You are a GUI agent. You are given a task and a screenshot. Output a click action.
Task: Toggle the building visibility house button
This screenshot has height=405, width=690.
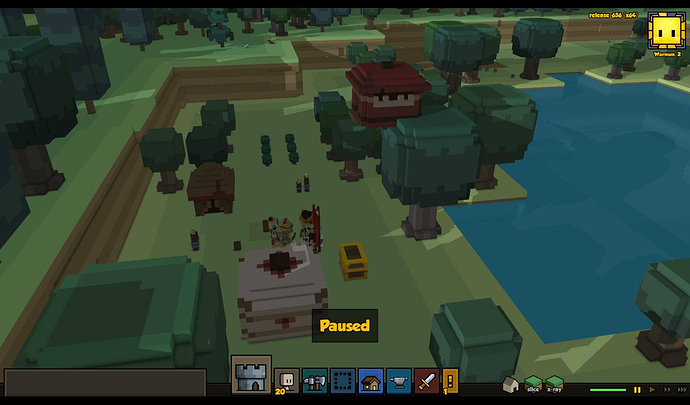[x=510, y=386]
